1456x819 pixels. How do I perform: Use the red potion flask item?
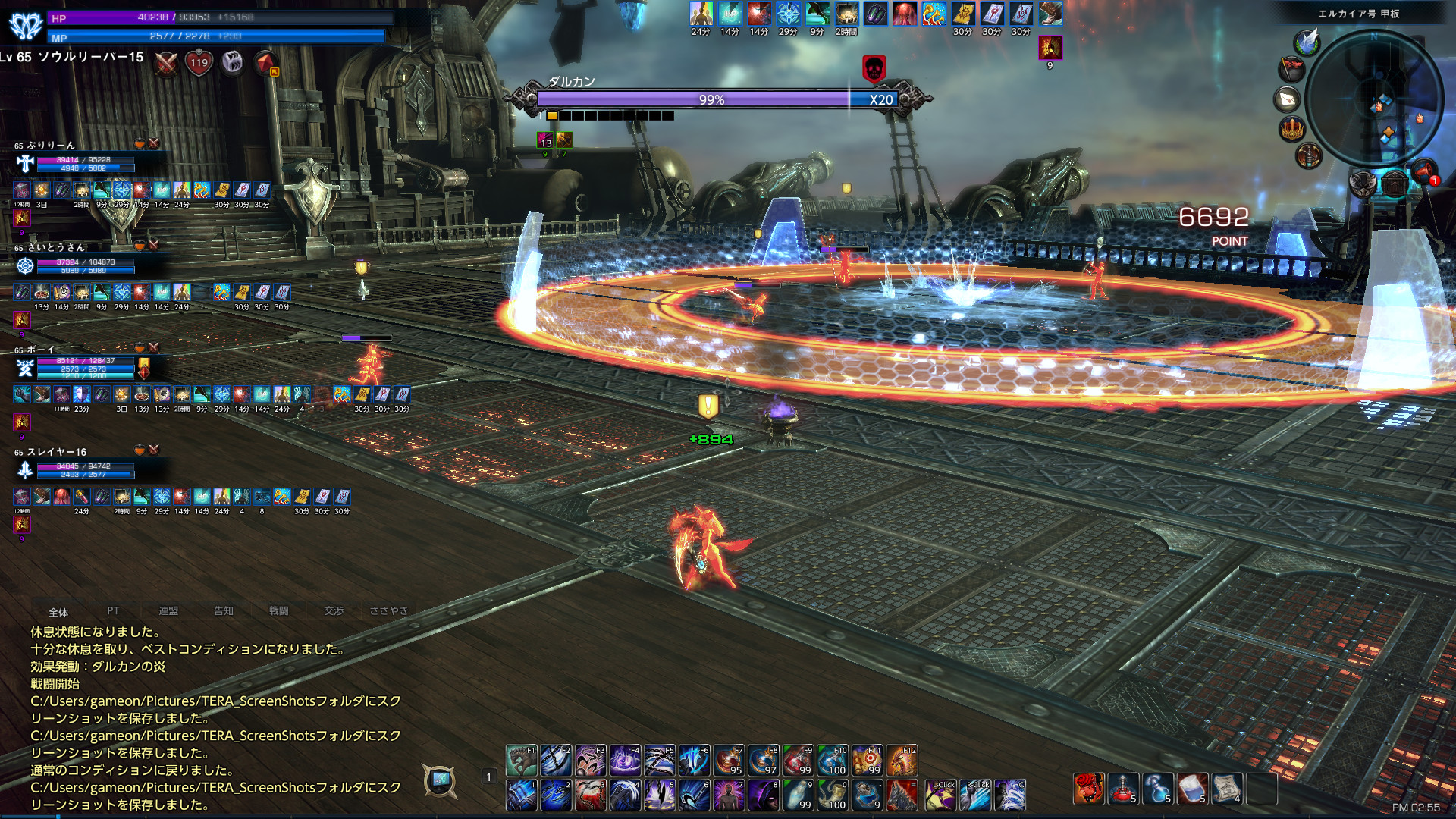1123,789
